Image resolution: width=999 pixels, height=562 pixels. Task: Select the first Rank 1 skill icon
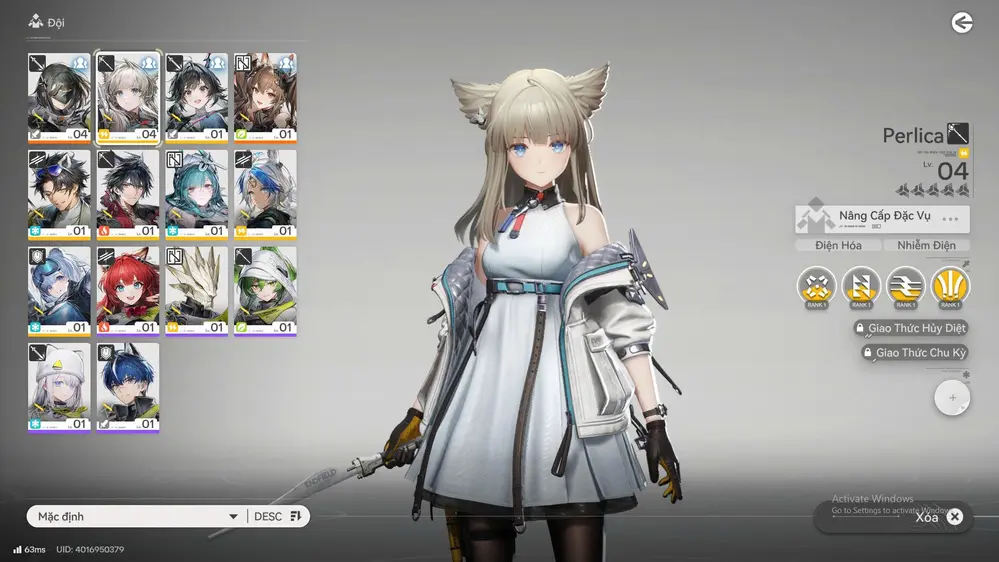[x=817, y=286]
